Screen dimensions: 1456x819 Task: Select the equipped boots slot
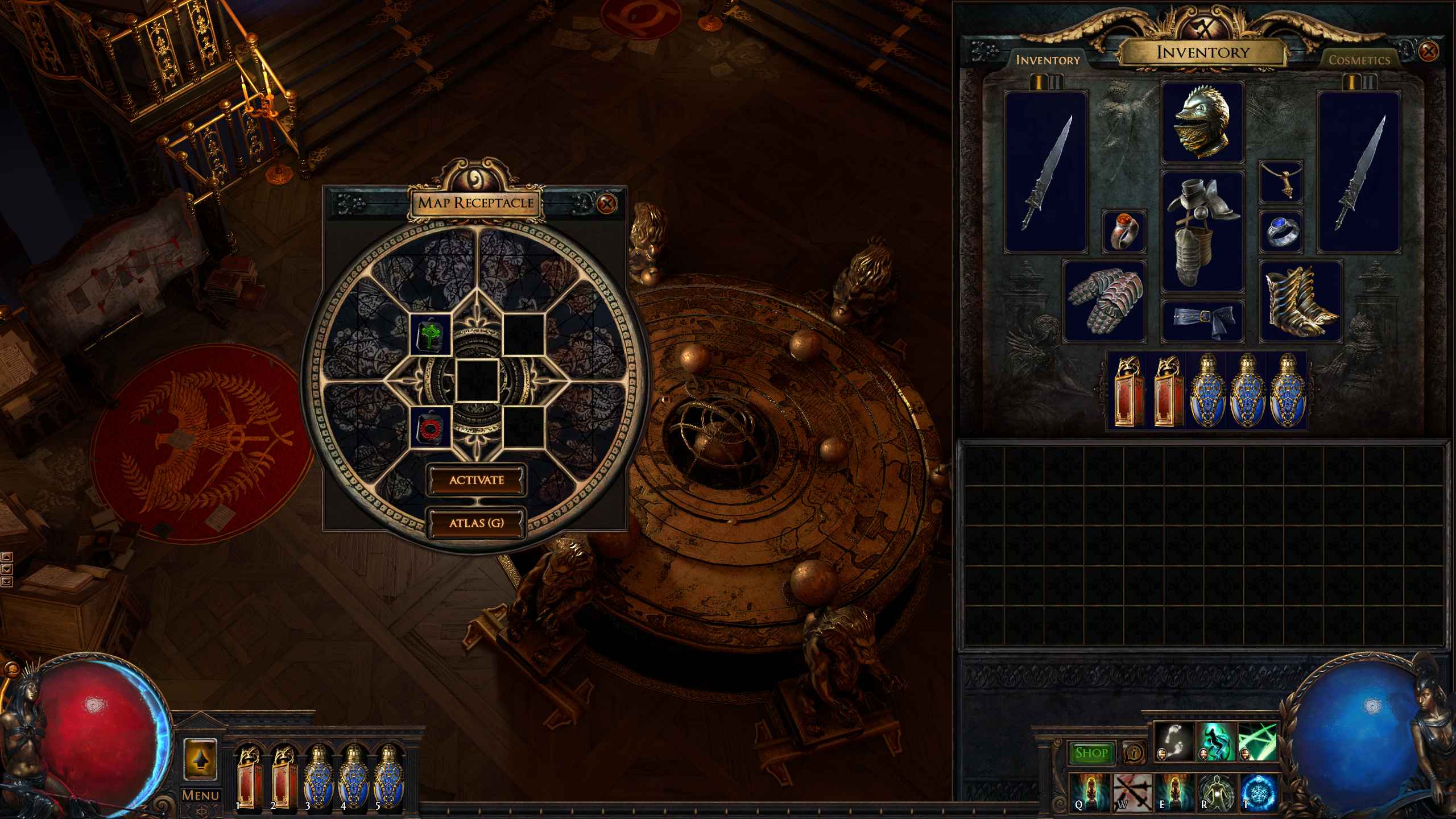point(1300,301)
